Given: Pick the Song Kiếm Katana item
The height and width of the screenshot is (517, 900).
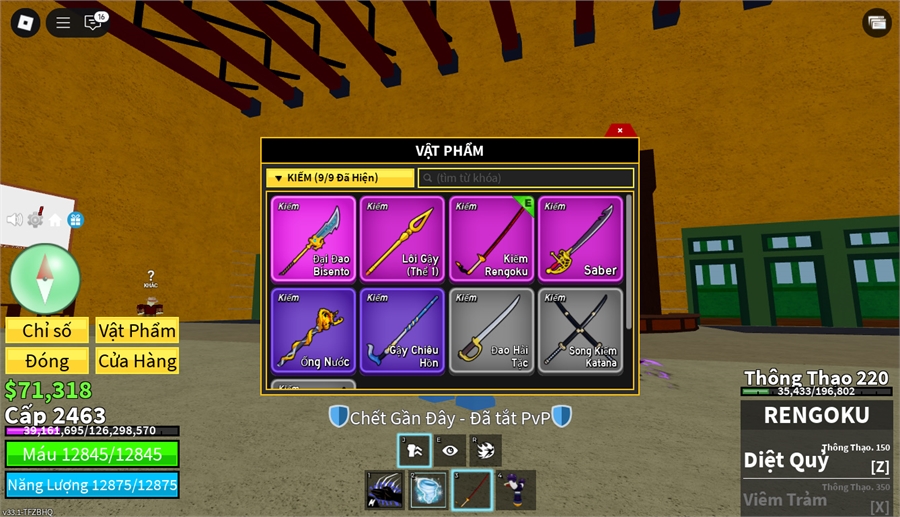Looking at the screenshot, I should pos(580,330).
